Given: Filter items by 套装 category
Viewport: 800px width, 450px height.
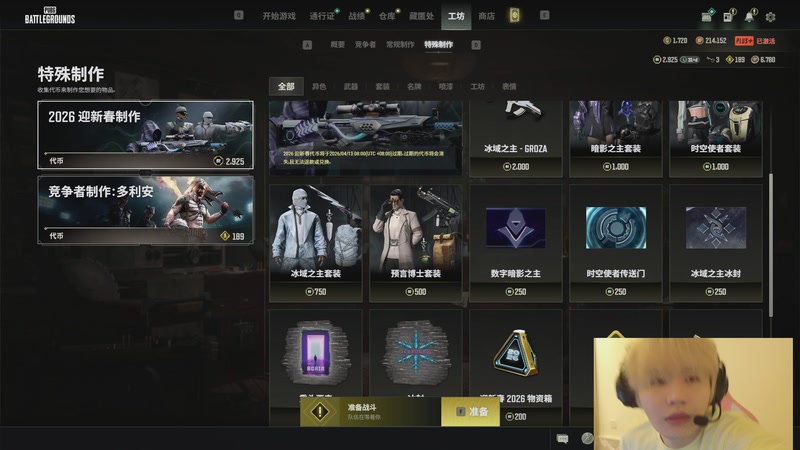Looking at the screenshot, I should (x=382, y=87).
